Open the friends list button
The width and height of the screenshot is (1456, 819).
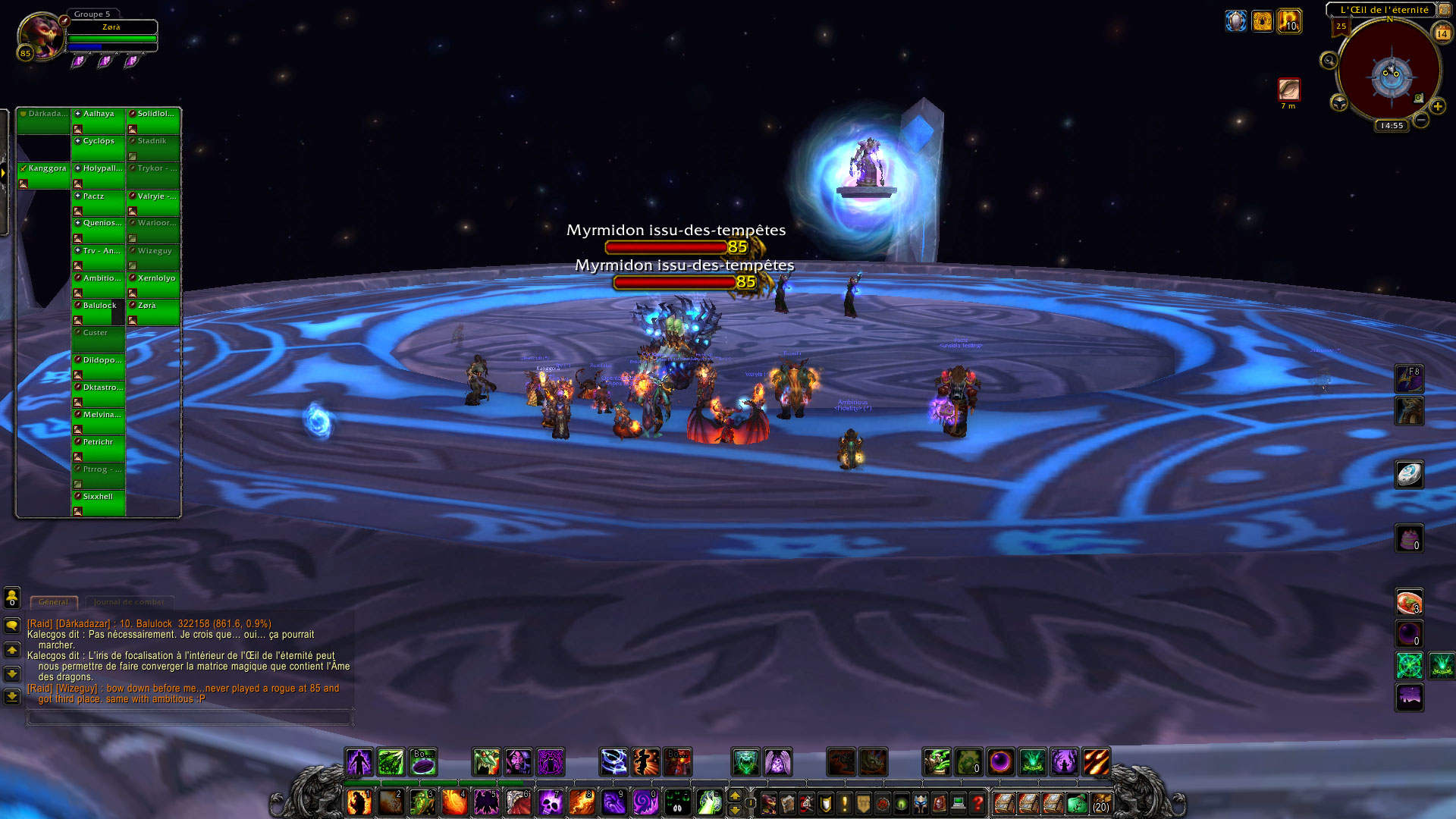pyautogui.click(x=12, y=598)
